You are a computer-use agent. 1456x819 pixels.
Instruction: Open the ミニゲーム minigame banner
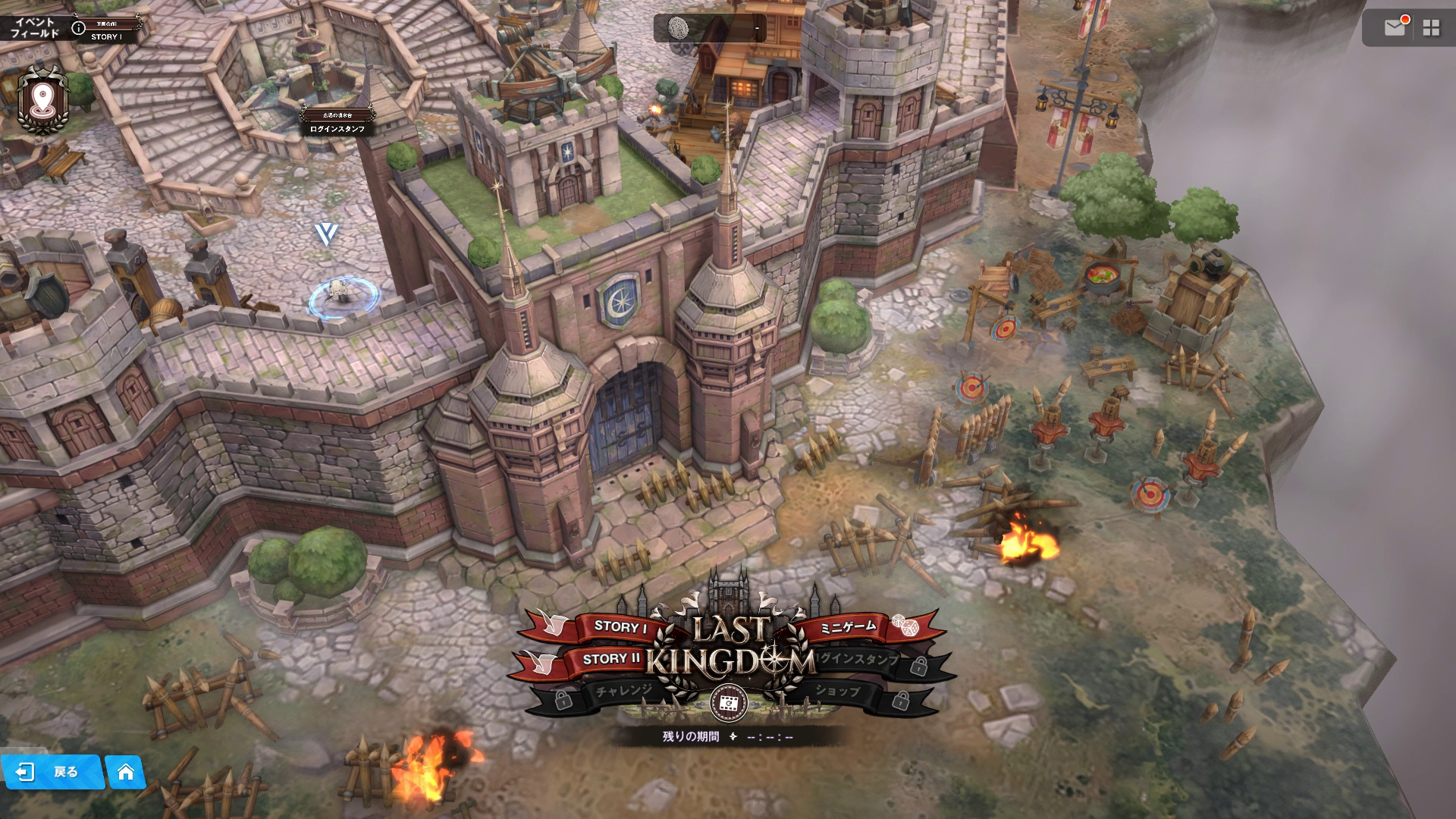[848, 626]
